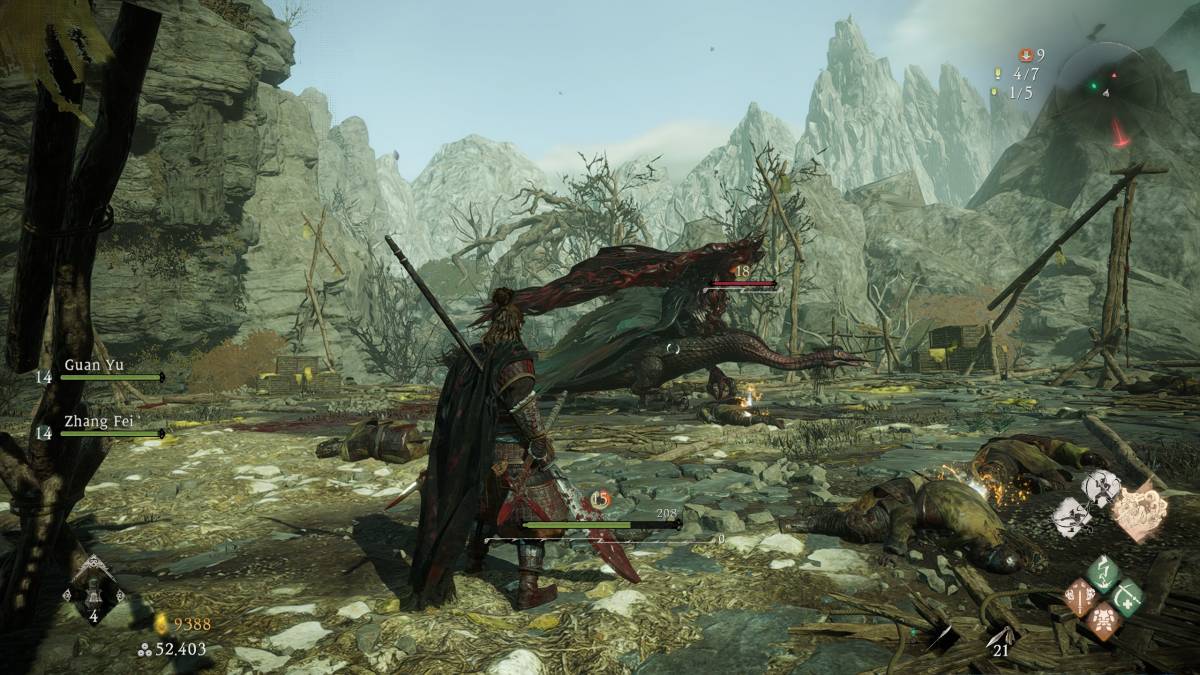Click the red down-arrow morale icon
Image resolution: width=1200 pixels, height=675 pixels.
point(1025,55)
